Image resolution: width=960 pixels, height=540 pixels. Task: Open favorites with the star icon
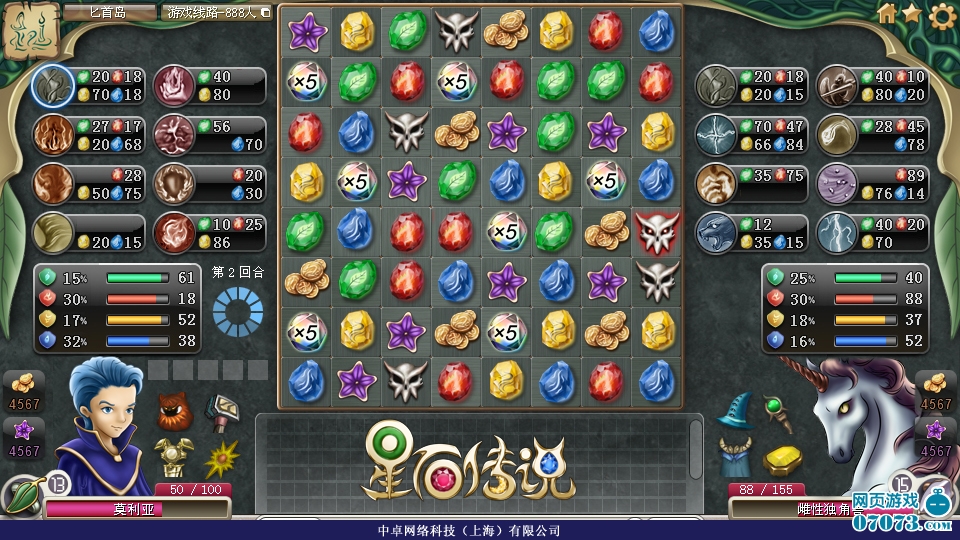pos(912,13)
